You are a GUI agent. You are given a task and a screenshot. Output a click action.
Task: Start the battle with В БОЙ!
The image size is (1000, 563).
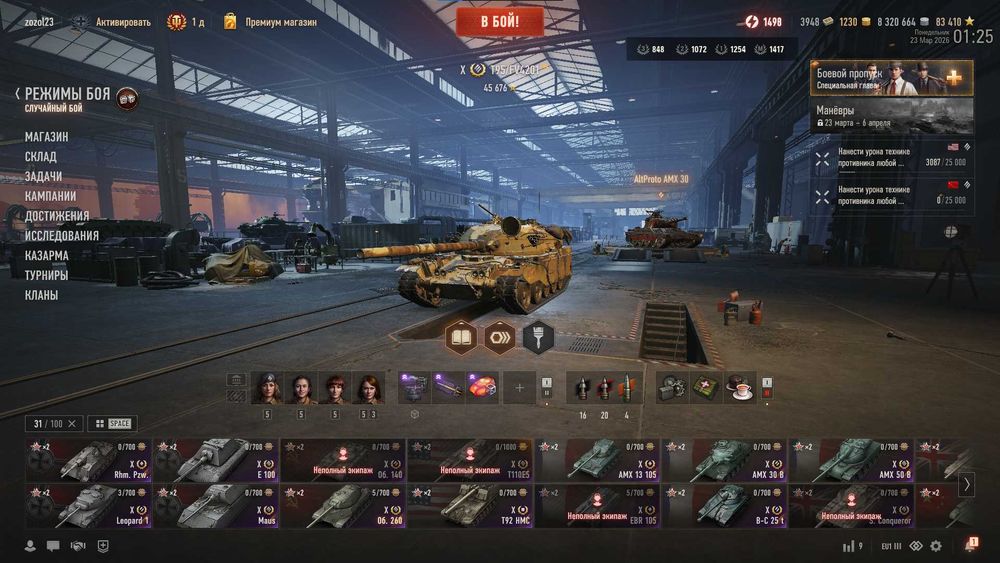(500, 21)
